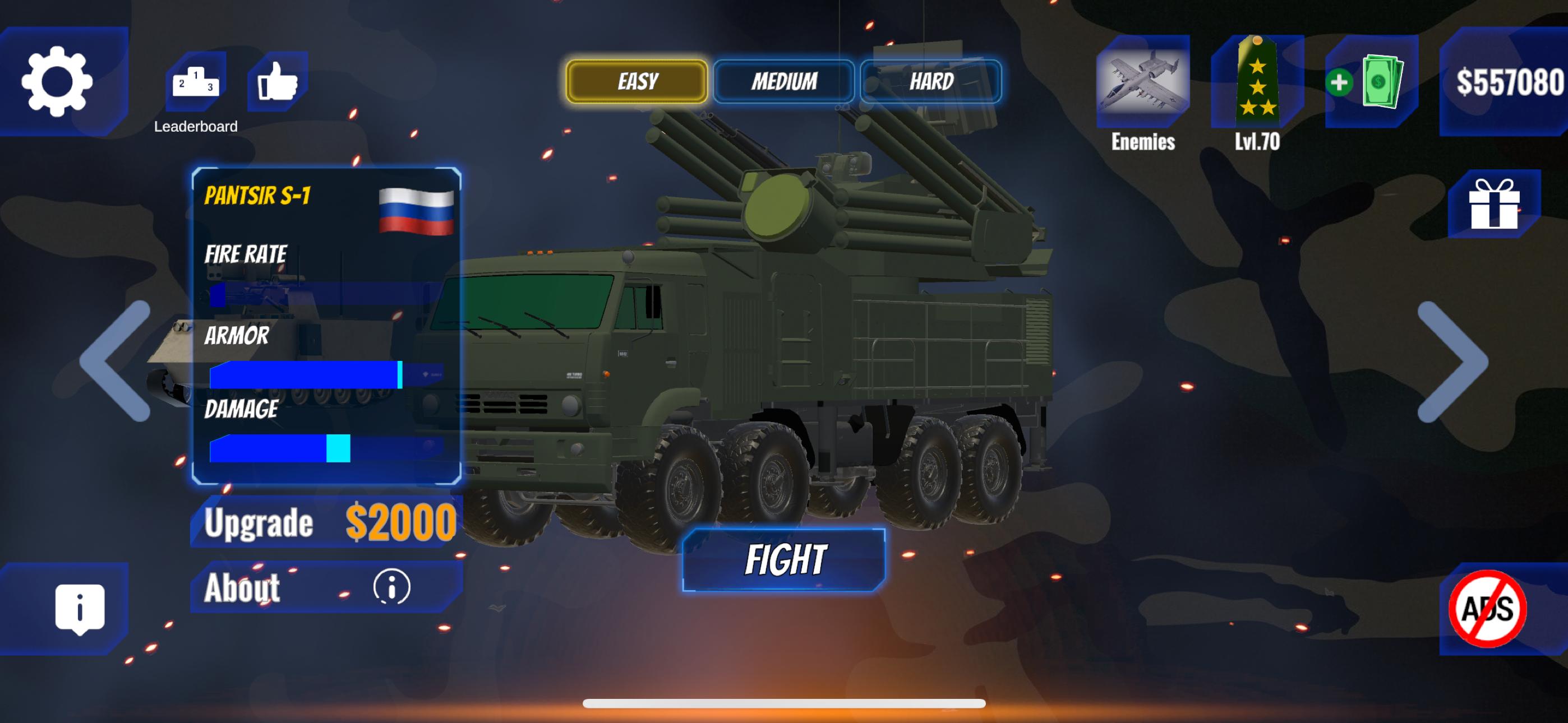Select HARD difficulty
The height and width of the screenshot is (723, 1568).
[x=931, y=81]
